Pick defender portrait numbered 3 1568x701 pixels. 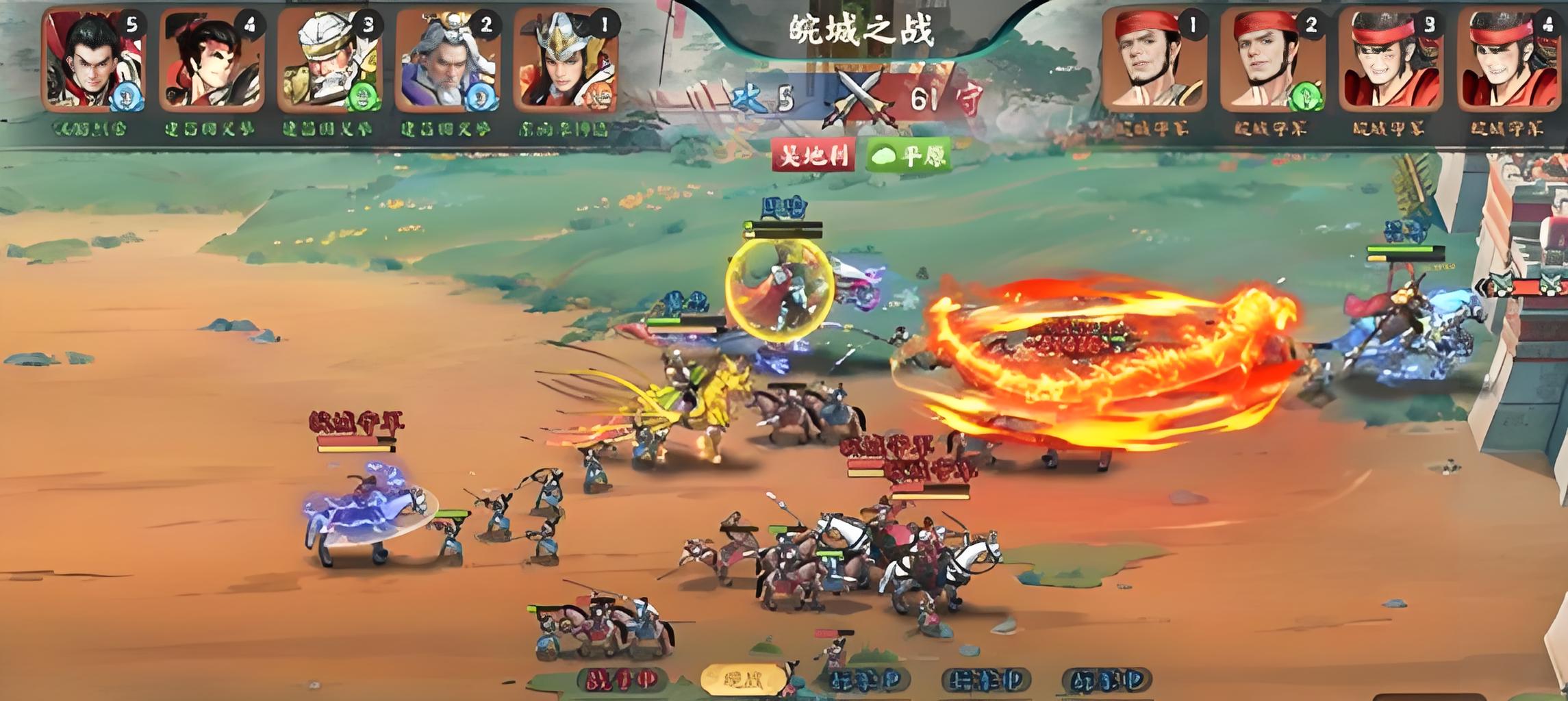(x=1390, y=61)
